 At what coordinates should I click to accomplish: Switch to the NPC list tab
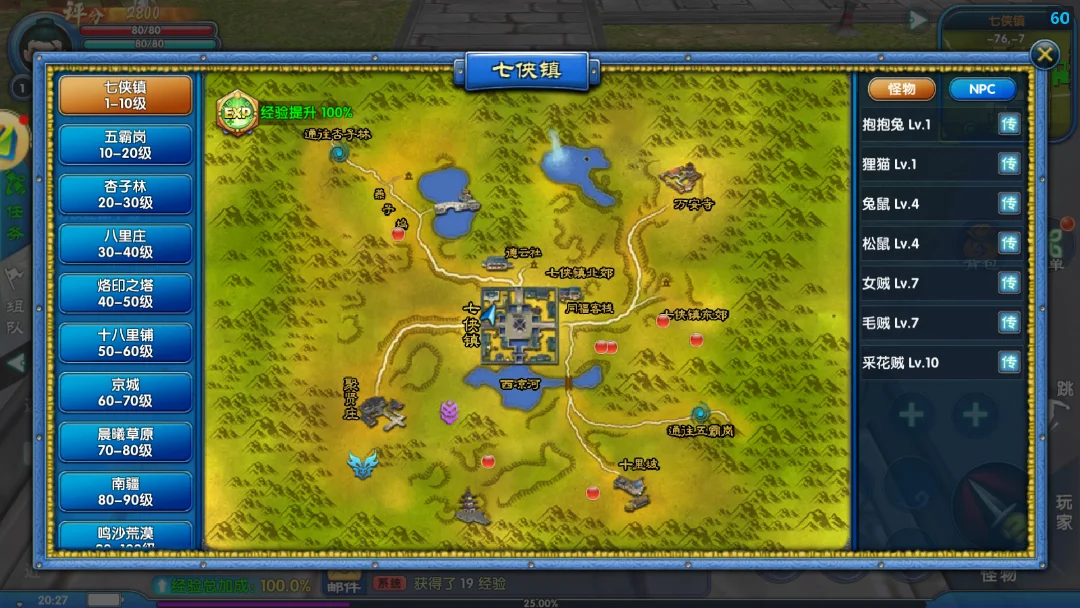(982, 89)
